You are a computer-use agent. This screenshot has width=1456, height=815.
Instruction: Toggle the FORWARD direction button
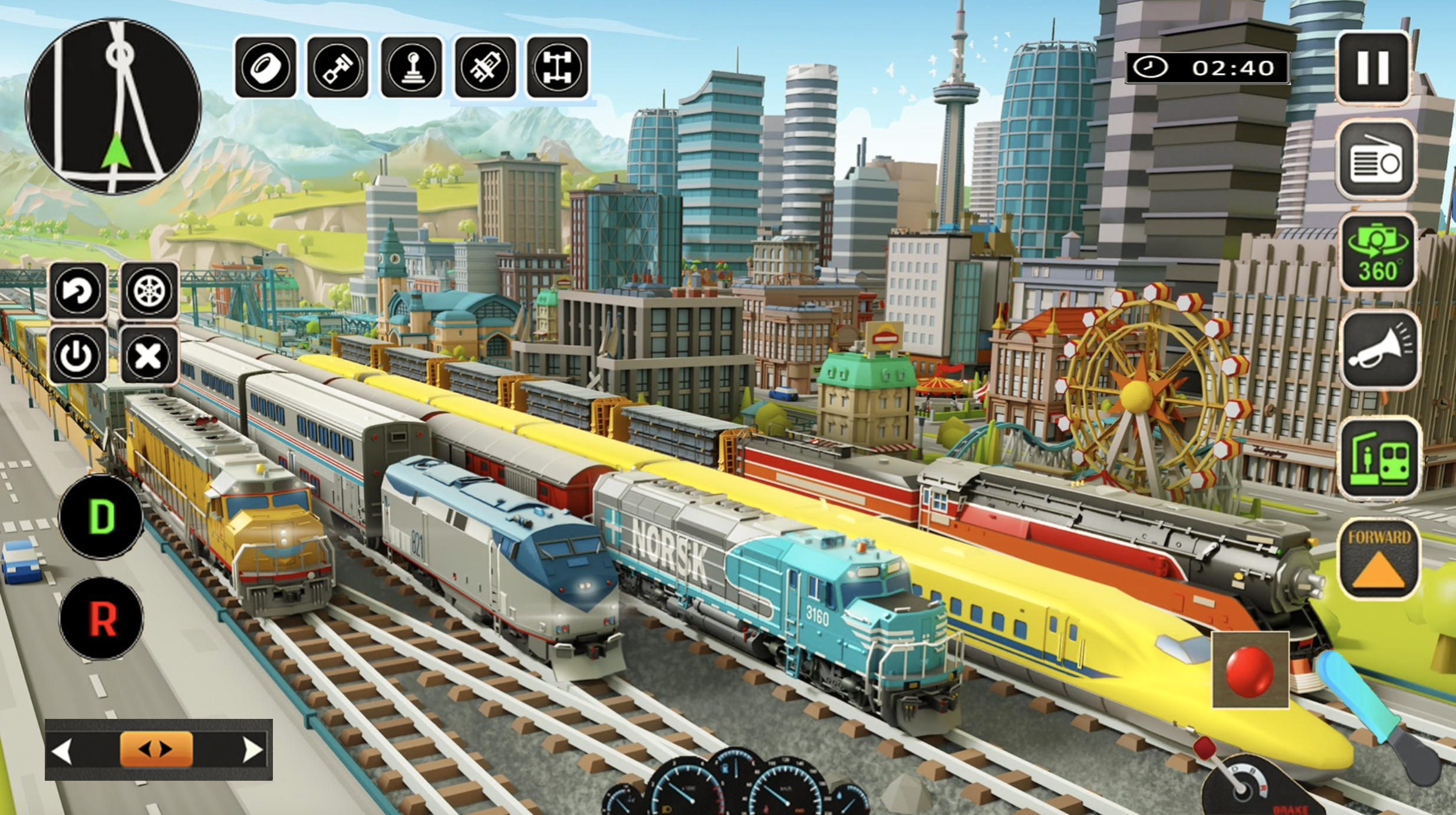click(x=1379, y=559)
